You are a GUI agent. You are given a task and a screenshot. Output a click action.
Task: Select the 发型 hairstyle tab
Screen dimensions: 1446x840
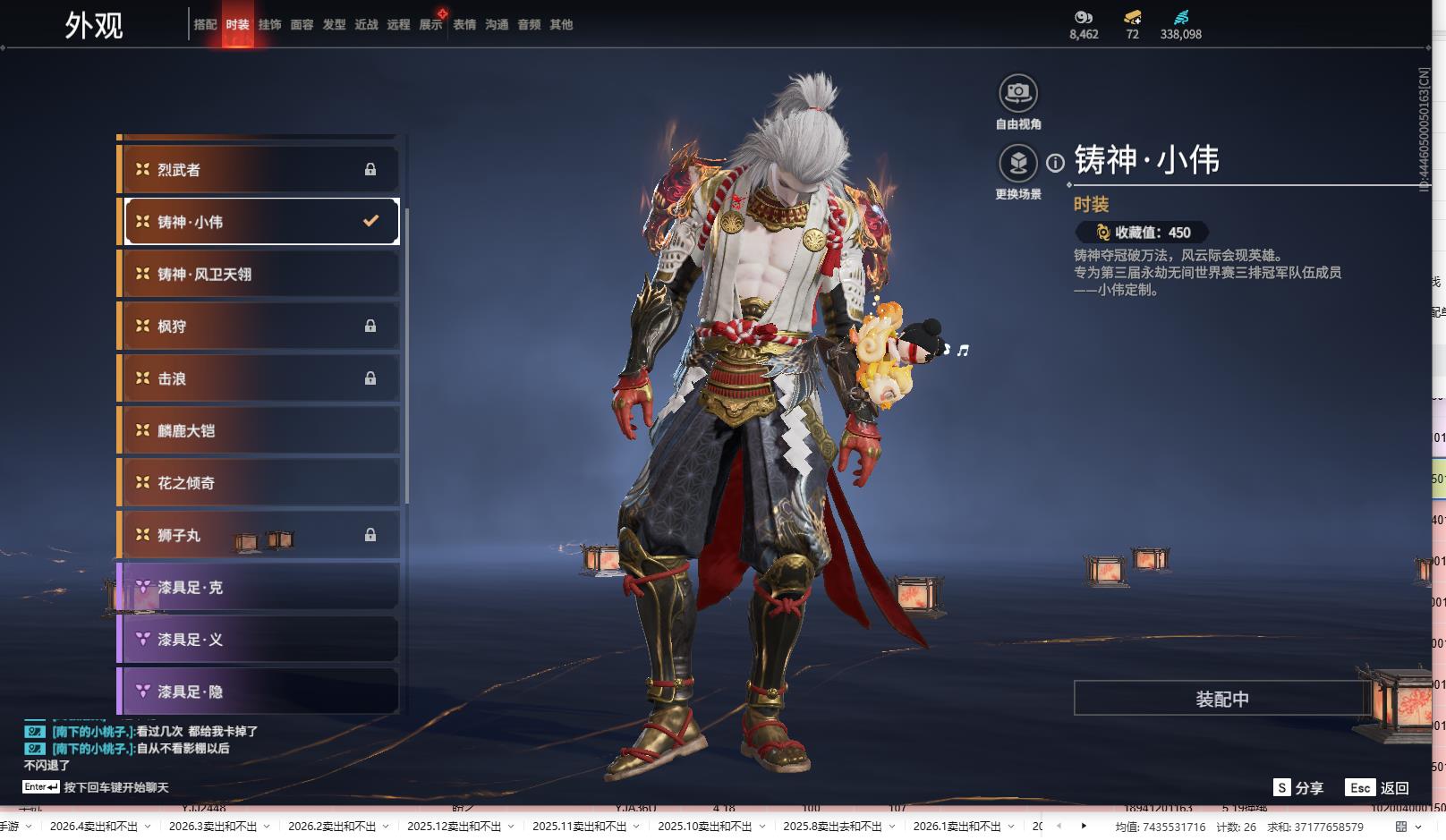[334, 25]
